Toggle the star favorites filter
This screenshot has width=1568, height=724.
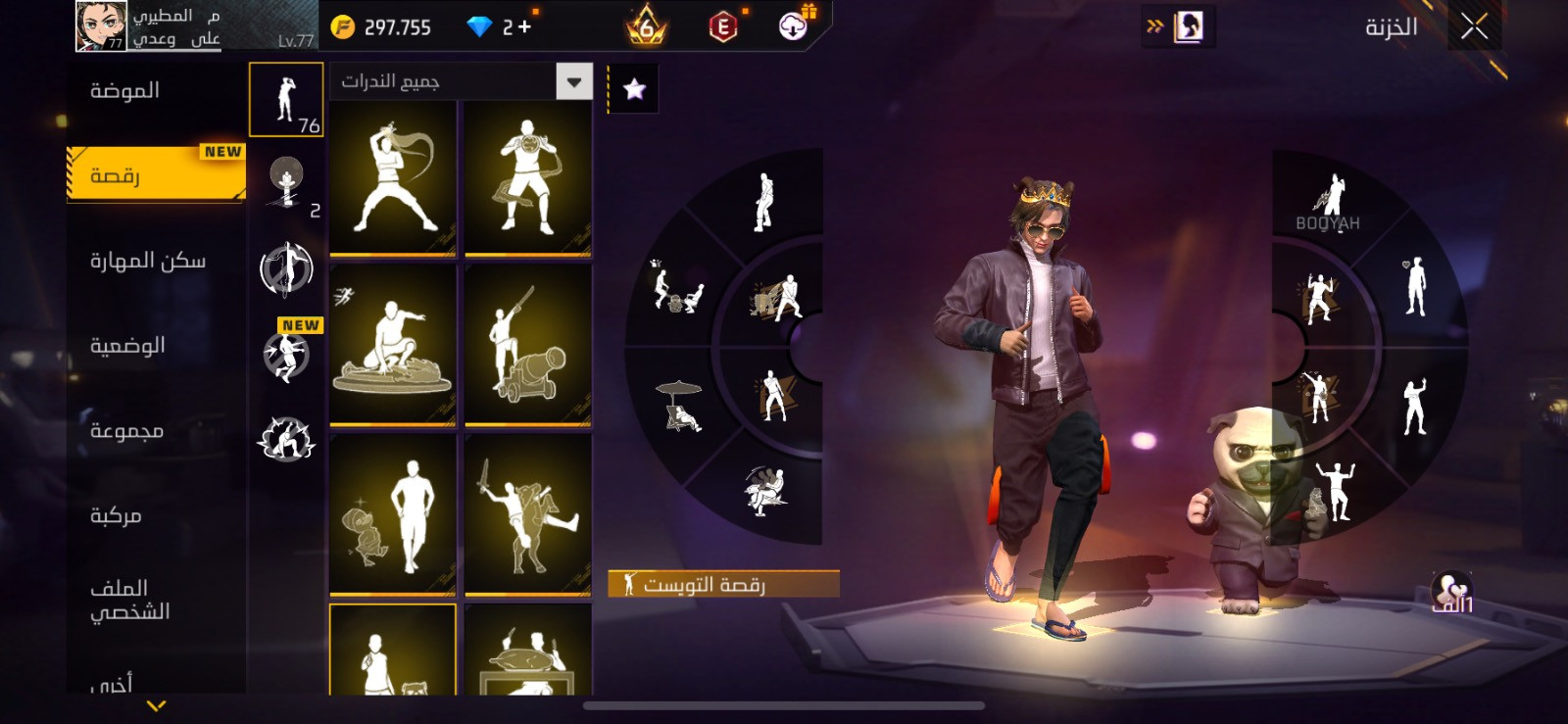(634, 89)
